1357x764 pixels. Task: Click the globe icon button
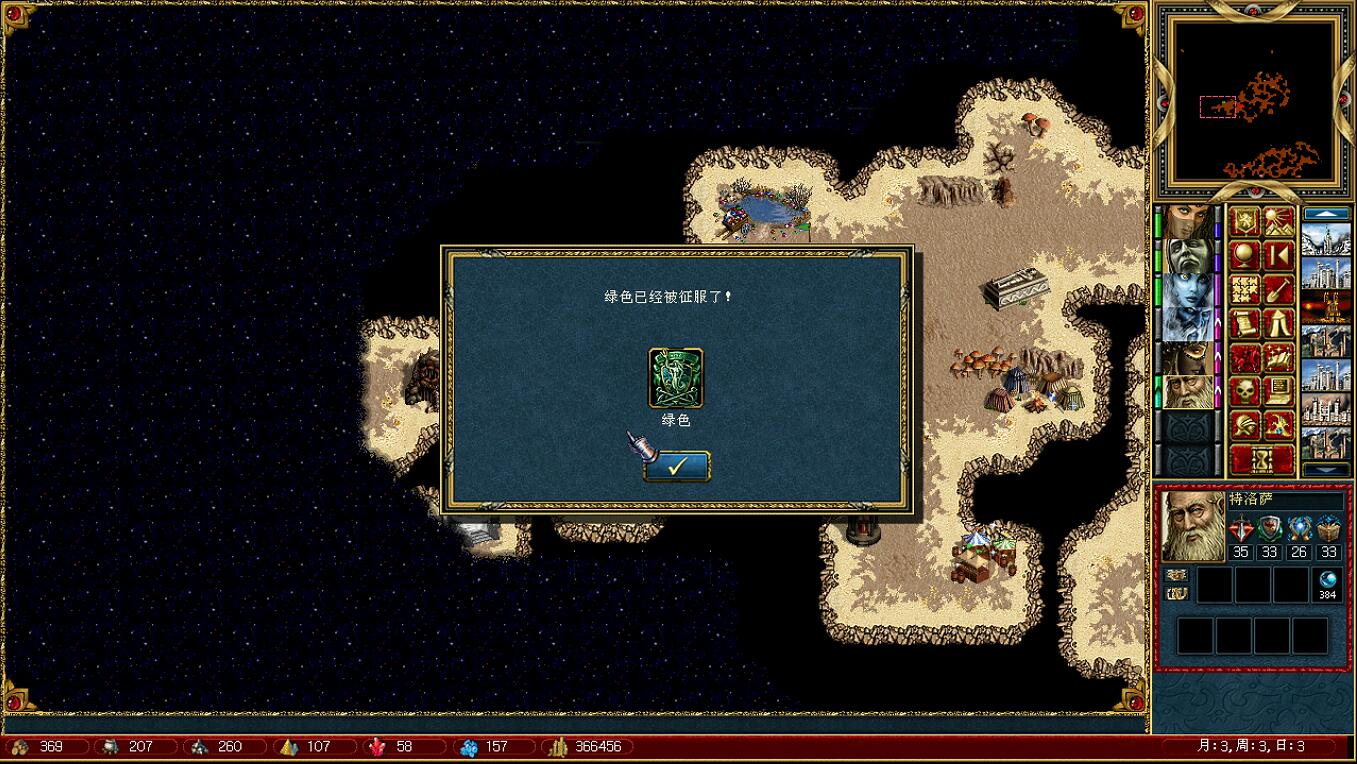[1244, 256]
